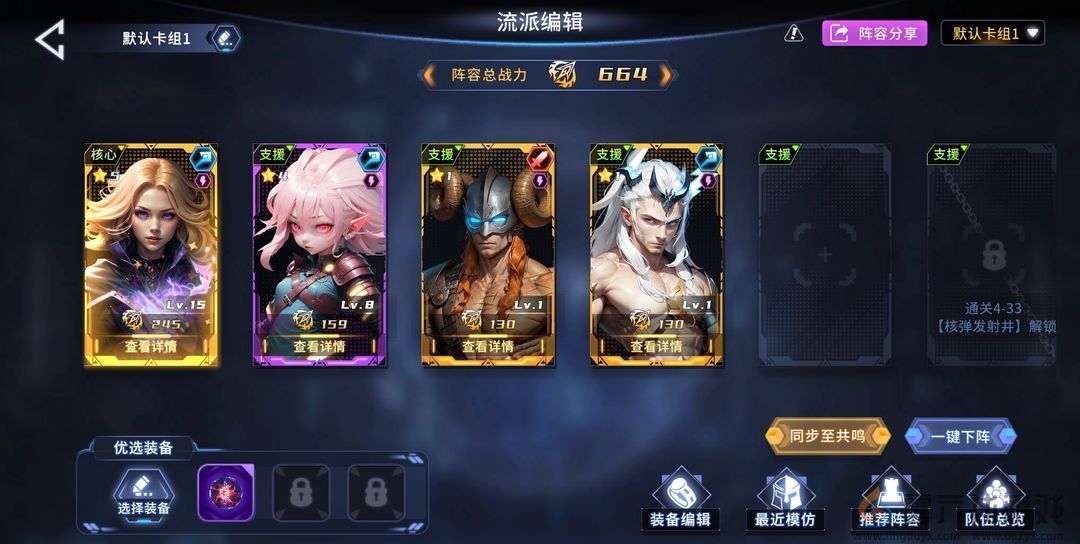Remove all heroes with 一键下阵
Image resolution: width=1080 pixels, height=544 pixels.
(x=961, y=436)
